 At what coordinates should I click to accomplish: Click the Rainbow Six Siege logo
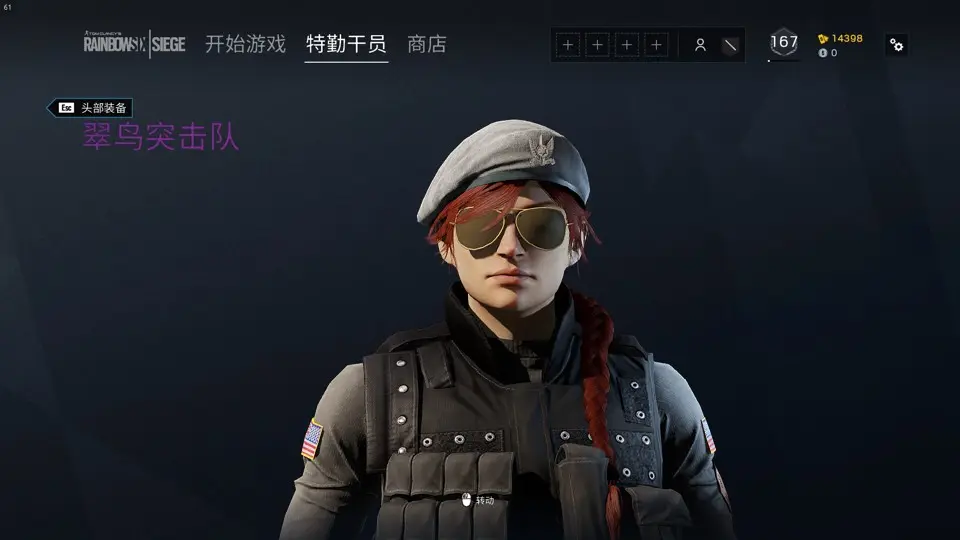point(134,43)
